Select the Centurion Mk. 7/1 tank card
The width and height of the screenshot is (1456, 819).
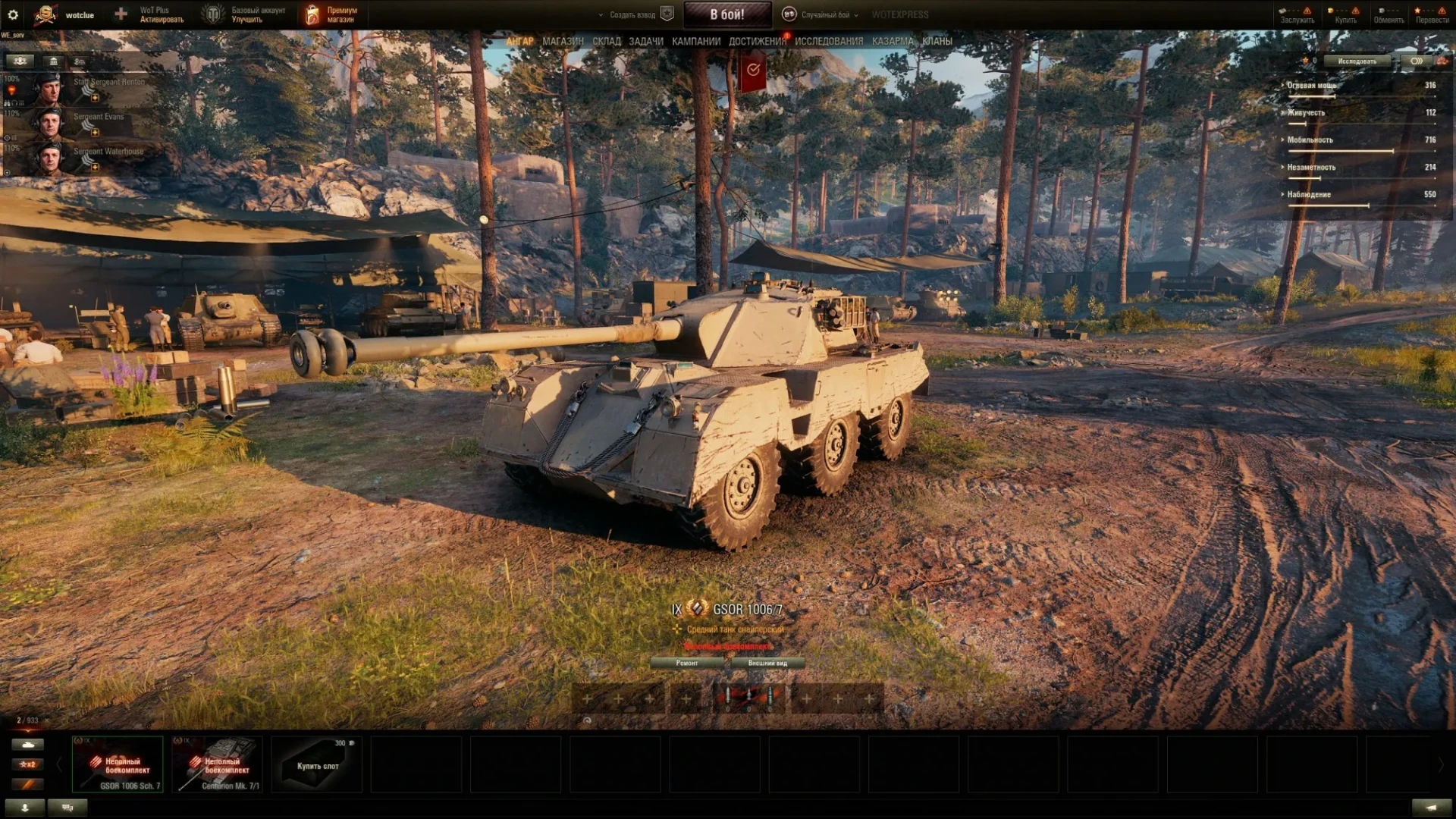click(x=218, y=764)
